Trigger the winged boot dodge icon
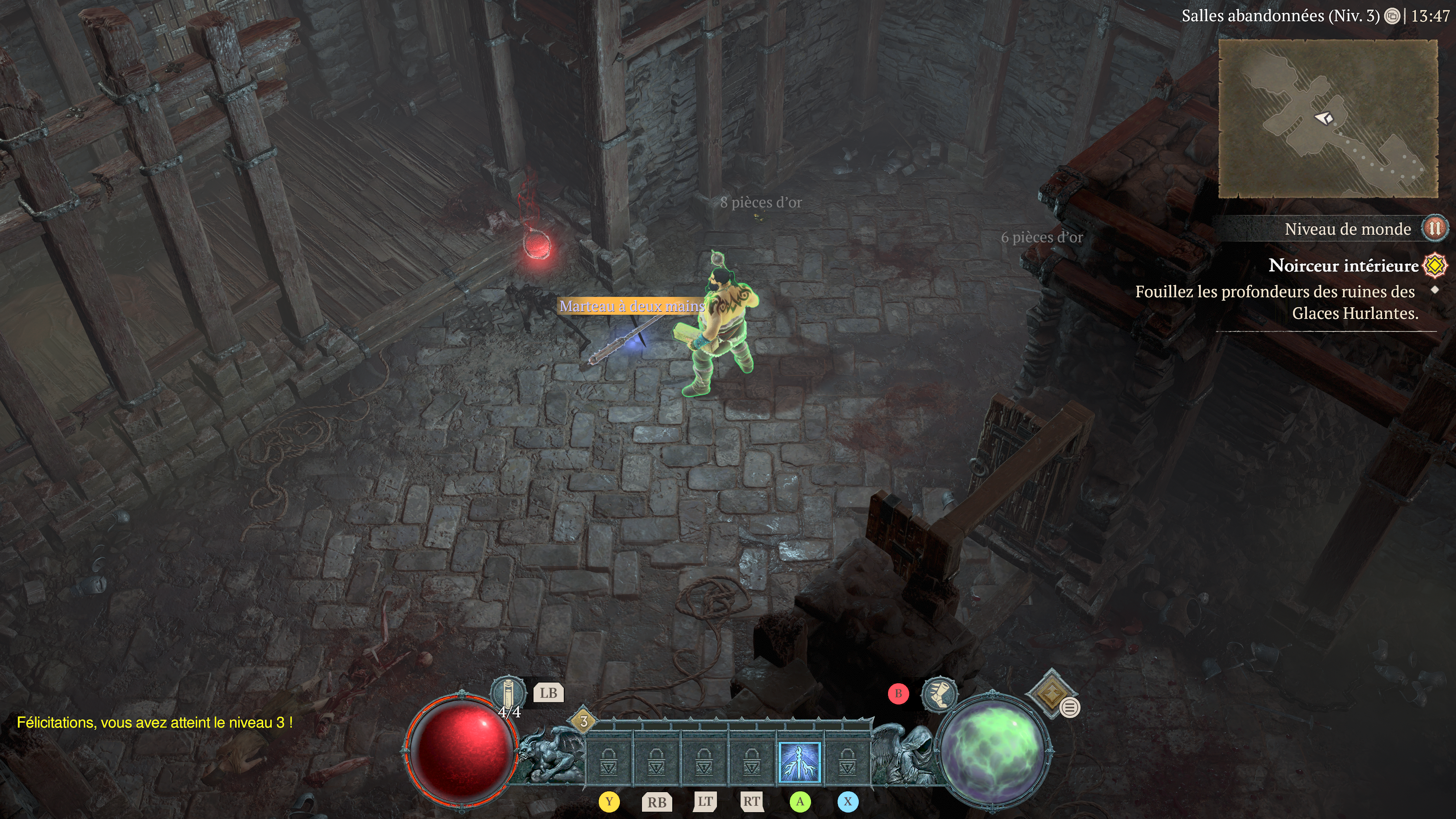Image resolution: width=1456 pixels, height=819 pixels. tap(939, 695)
